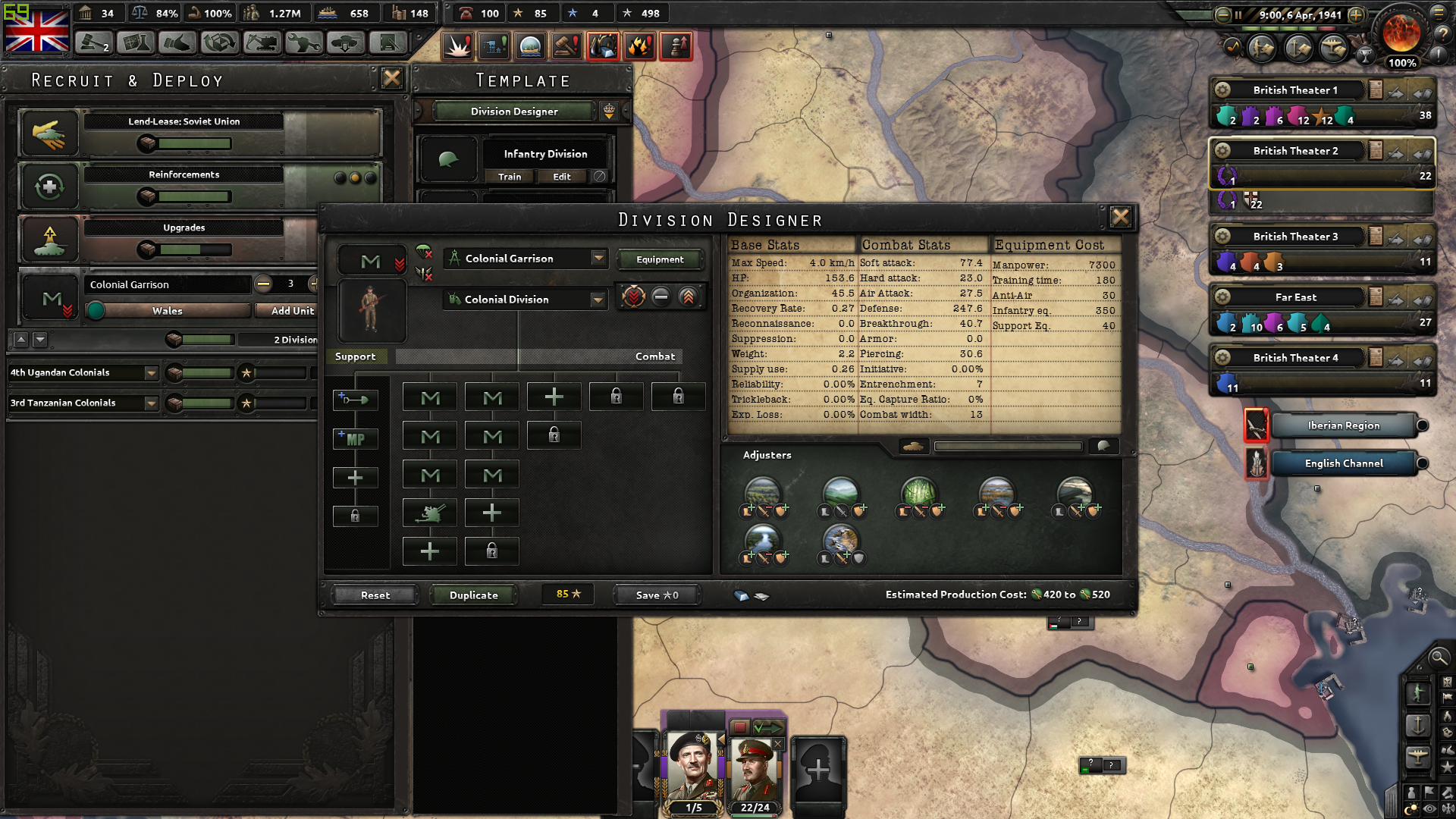Switch to the Support tab

[356, 356]
